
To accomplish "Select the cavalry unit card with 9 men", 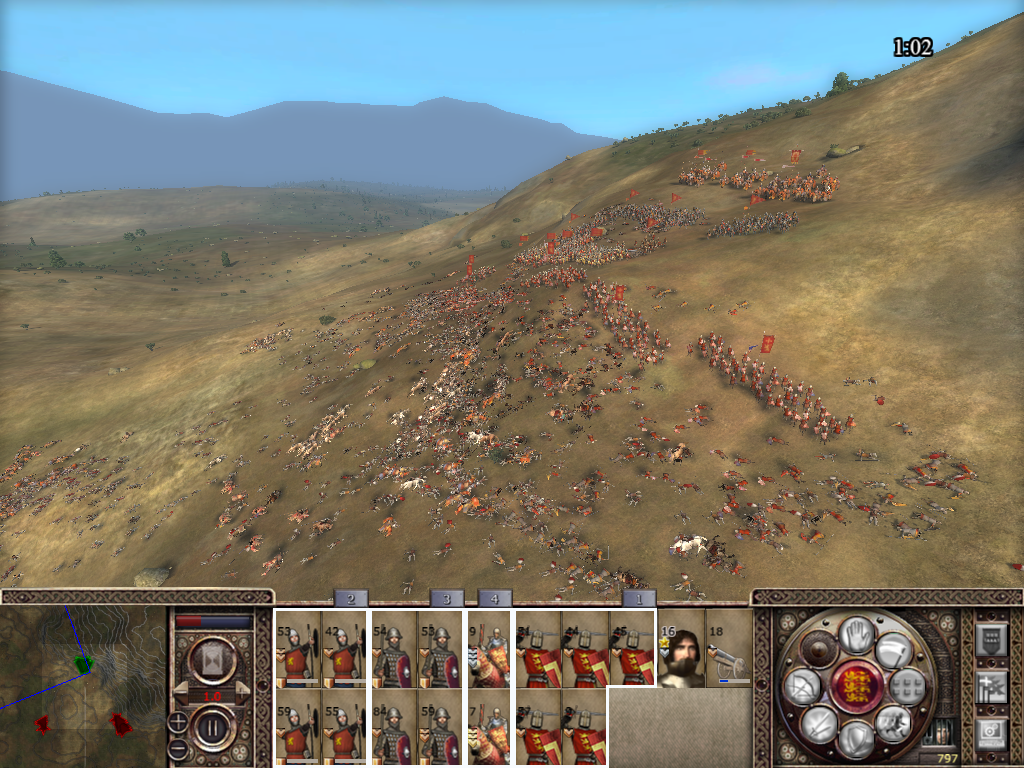I will (489, 650).
